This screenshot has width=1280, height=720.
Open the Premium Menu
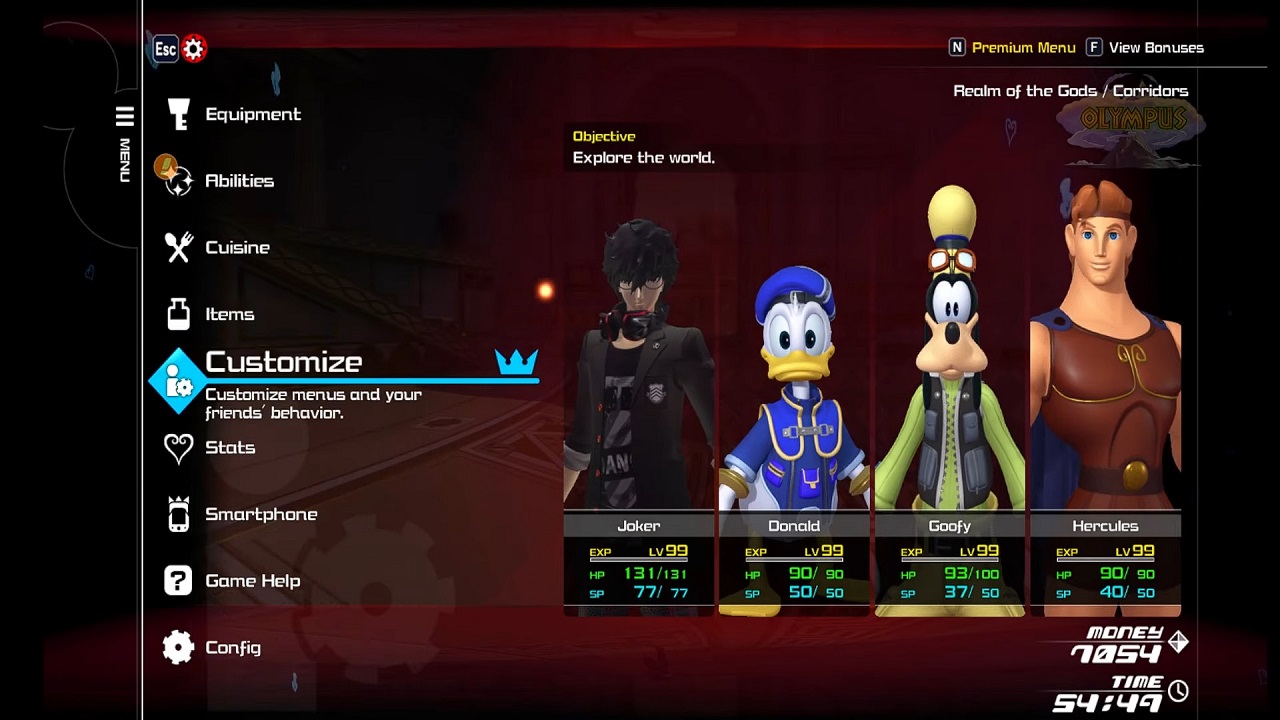click(x=1022, y=48)
